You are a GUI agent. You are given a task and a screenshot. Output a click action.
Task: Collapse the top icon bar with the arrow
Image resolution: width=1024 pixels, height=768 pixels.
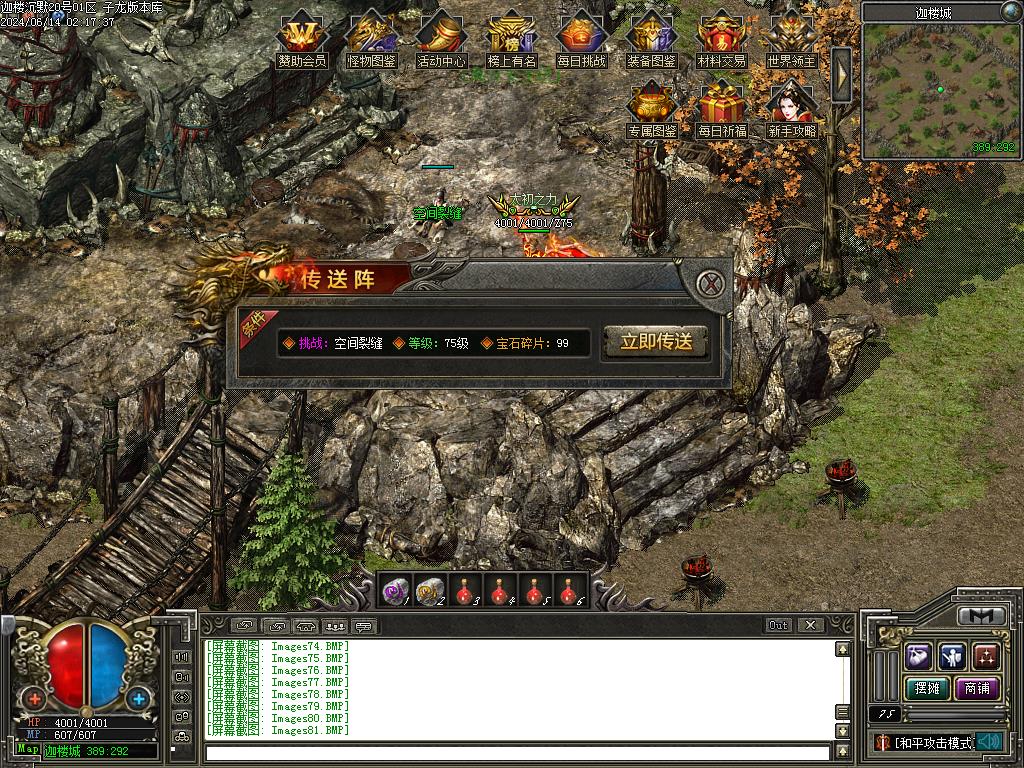(841, 73)
